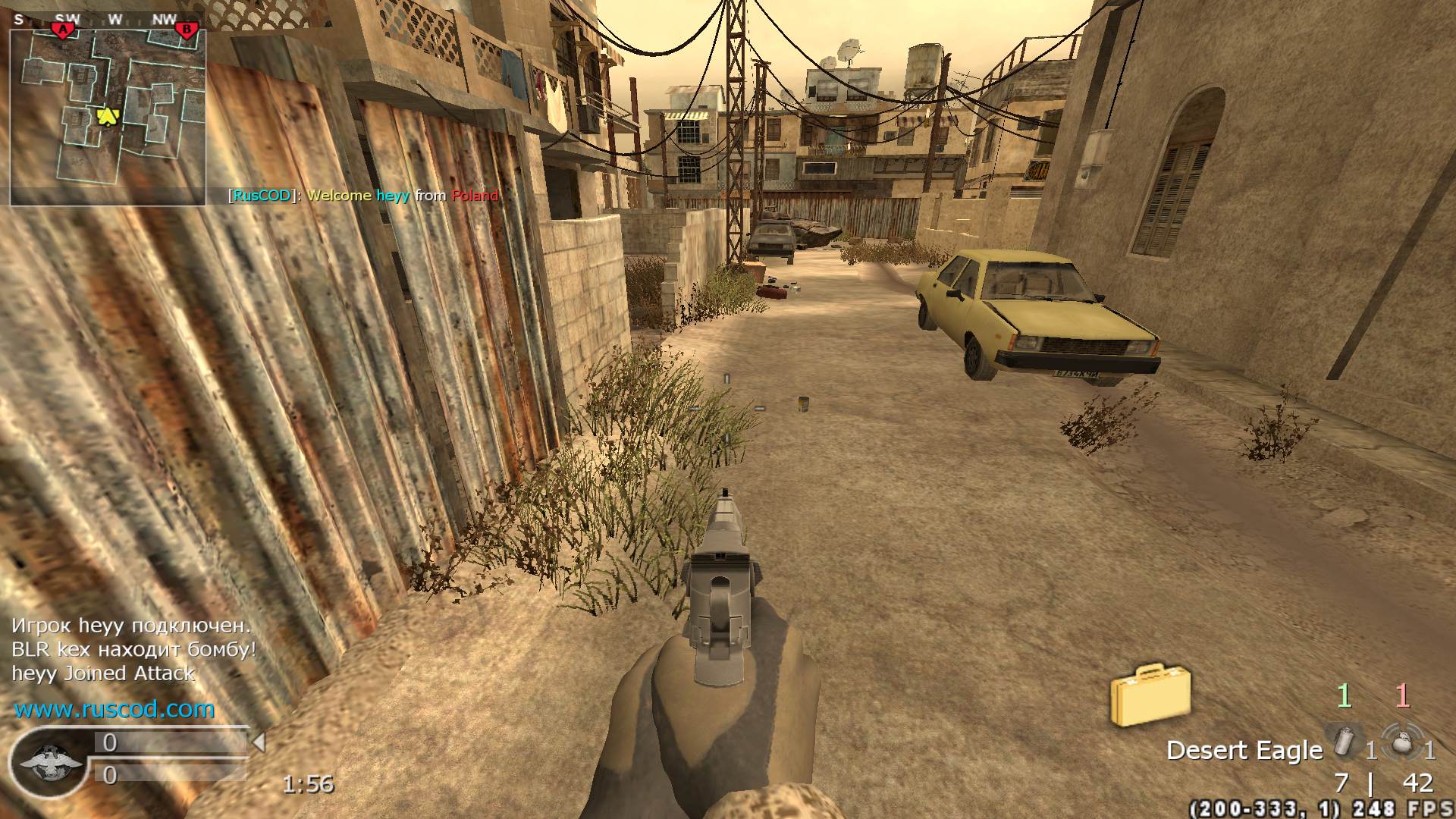Viewport: 1456px width, 819px height.
Task: Click the Desert Eagle weapon label
Action: pyautogui.click(x=1244, y=750)
